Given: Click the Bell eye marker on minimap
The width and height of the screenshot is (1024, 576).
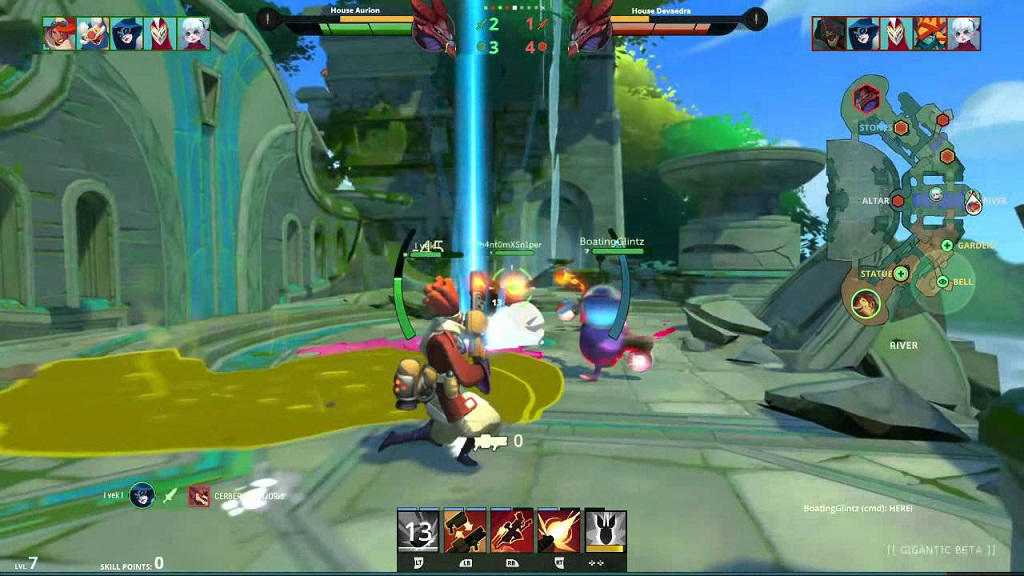Looking at the screenshot, I should pos(942,283).
